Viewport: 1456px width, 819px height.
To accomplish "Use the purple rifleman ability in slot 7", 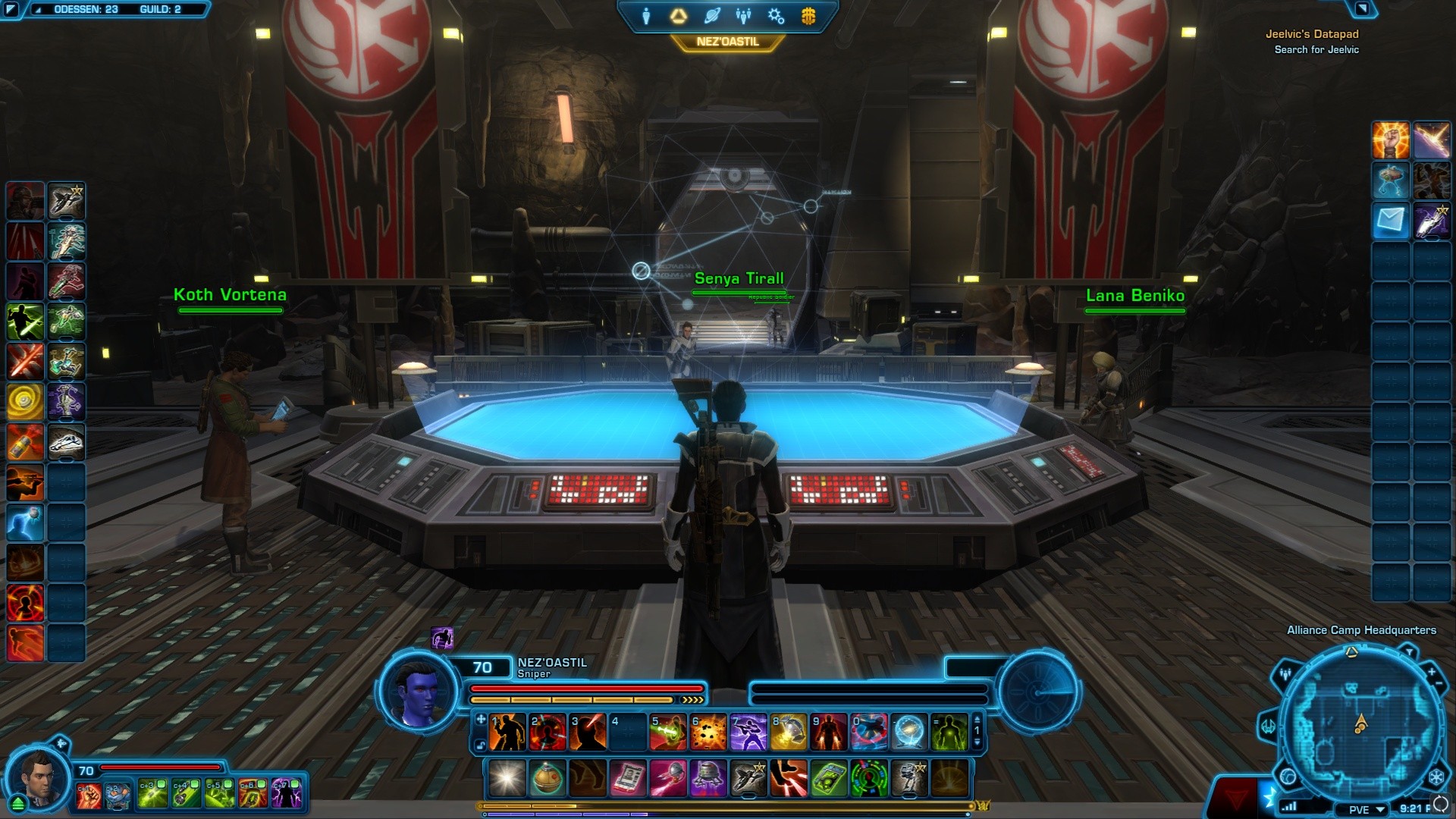I will click(x=748, y=733).
